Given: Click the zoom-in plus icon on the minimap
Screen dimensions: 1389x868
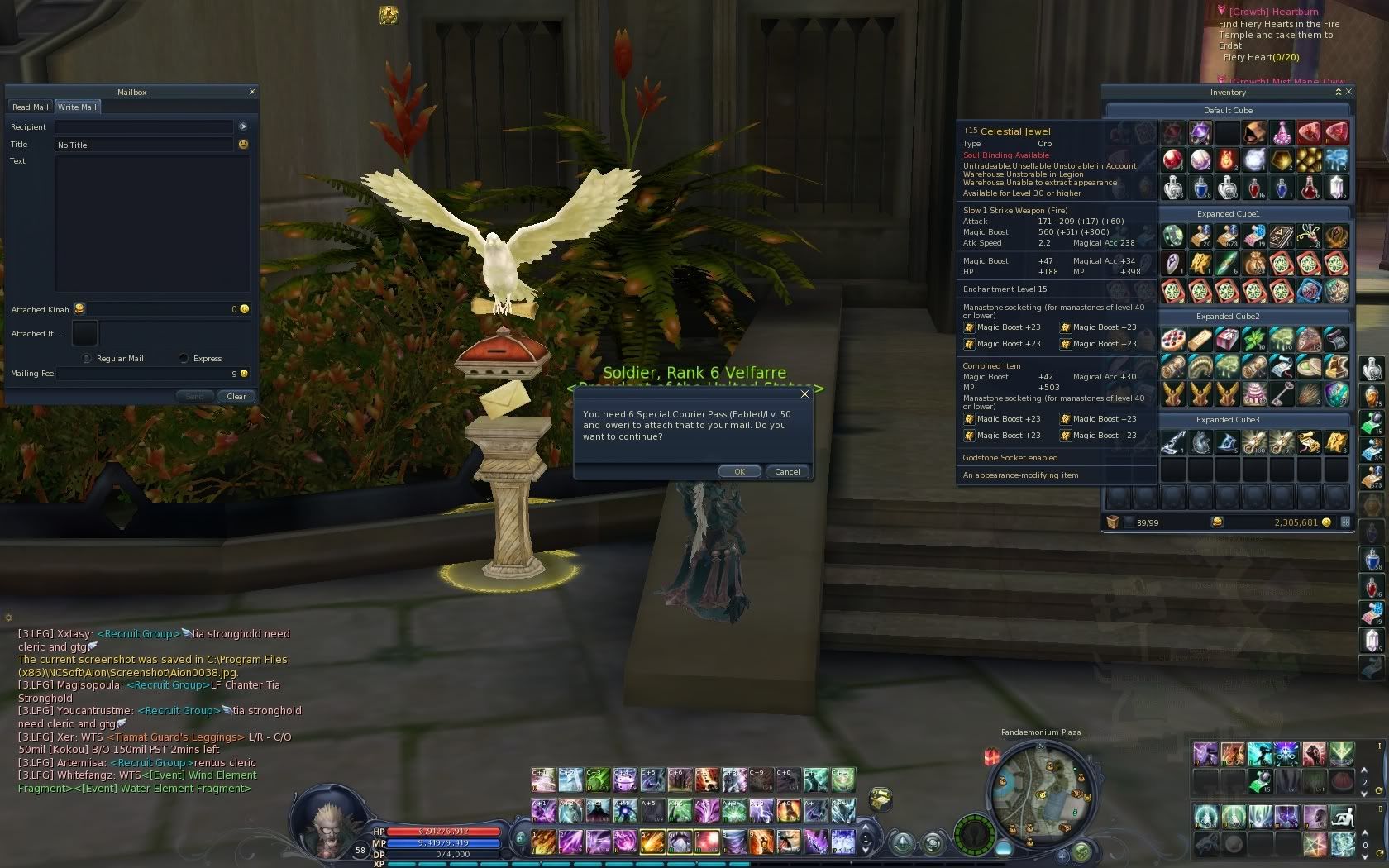Looking at the screenshot, I should tap(1062, 856).
